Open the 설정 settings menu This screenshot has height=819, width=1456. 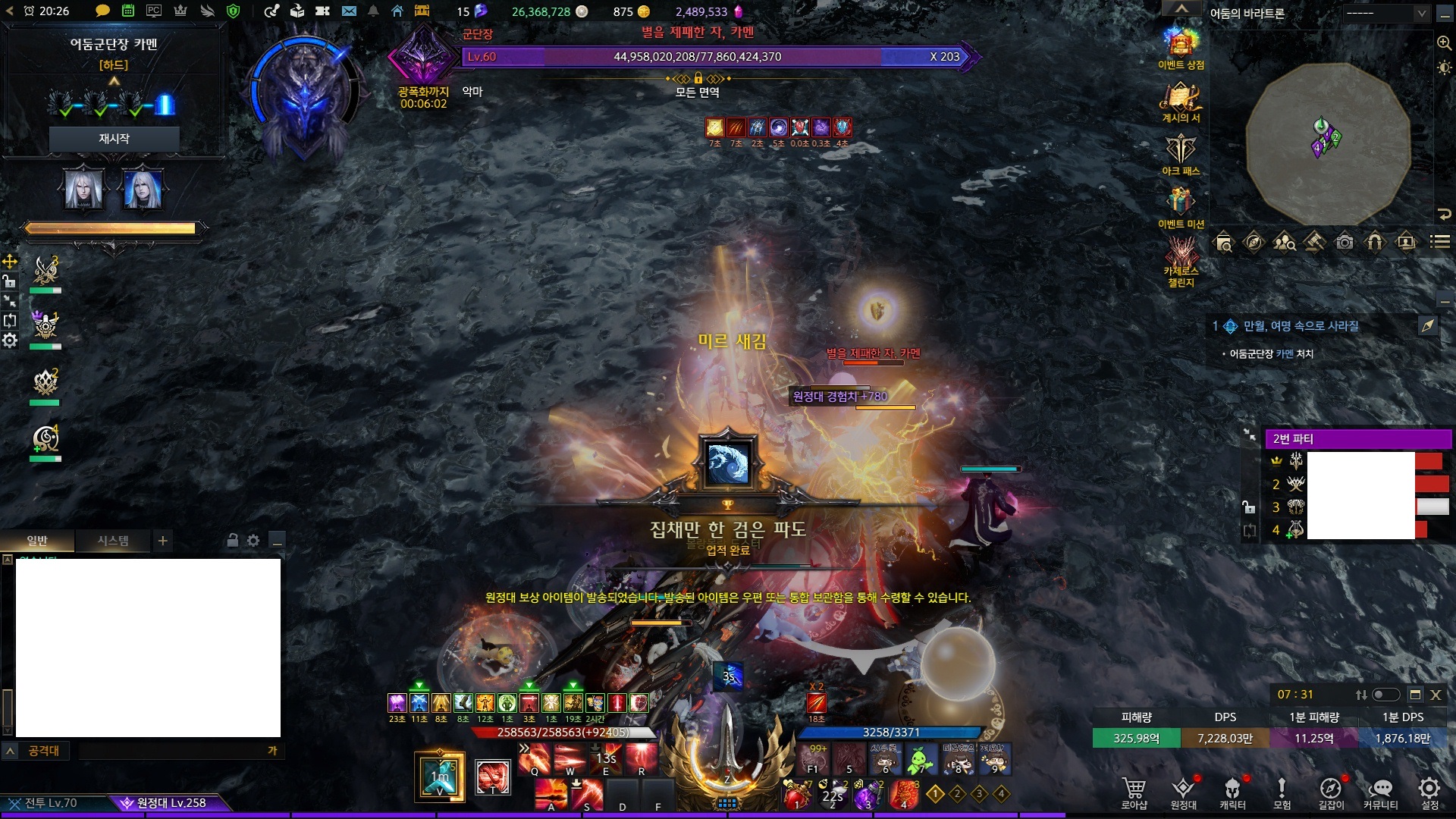(1429, 792)
